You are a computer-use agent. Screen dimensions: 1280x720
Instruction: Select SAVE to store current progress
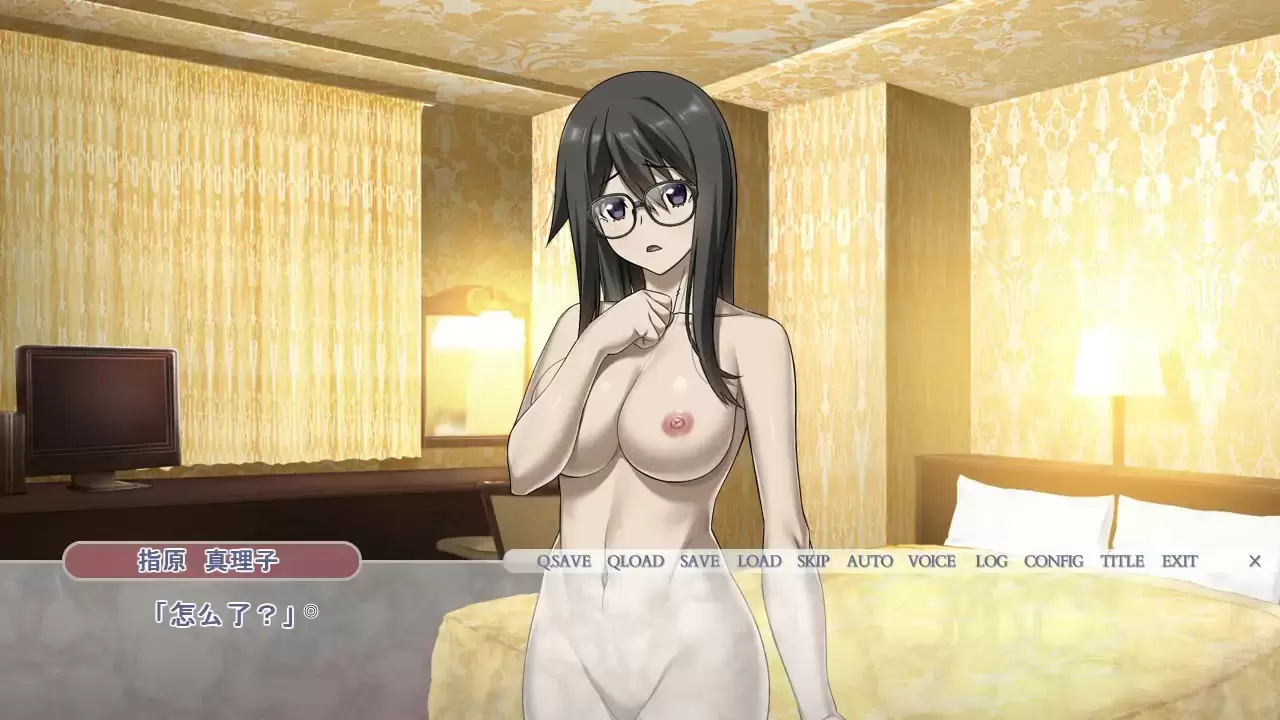click(x=698, y=561)
